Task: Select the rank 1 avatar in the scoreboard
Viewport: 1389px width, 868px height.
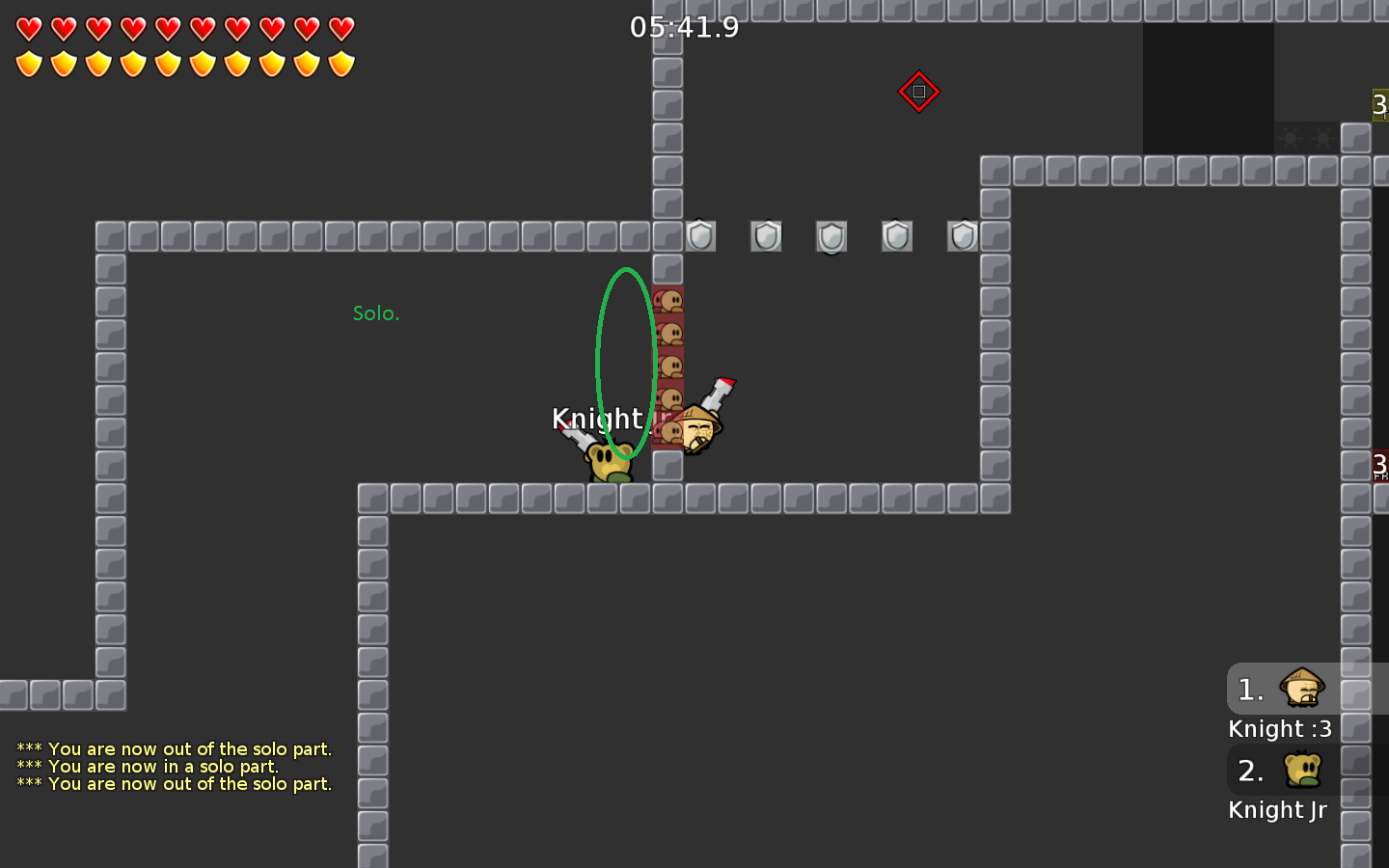Action: pos(1301,690)
